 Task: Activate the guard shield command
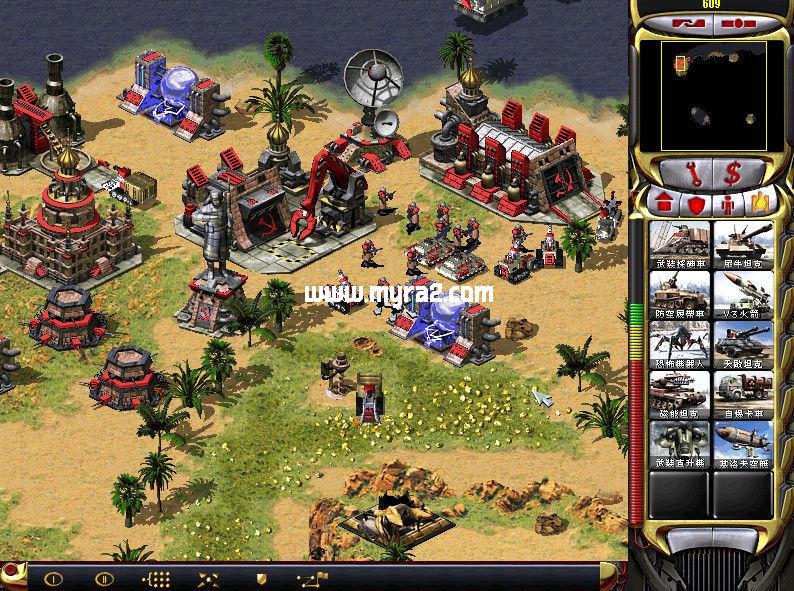click(262, 578)
